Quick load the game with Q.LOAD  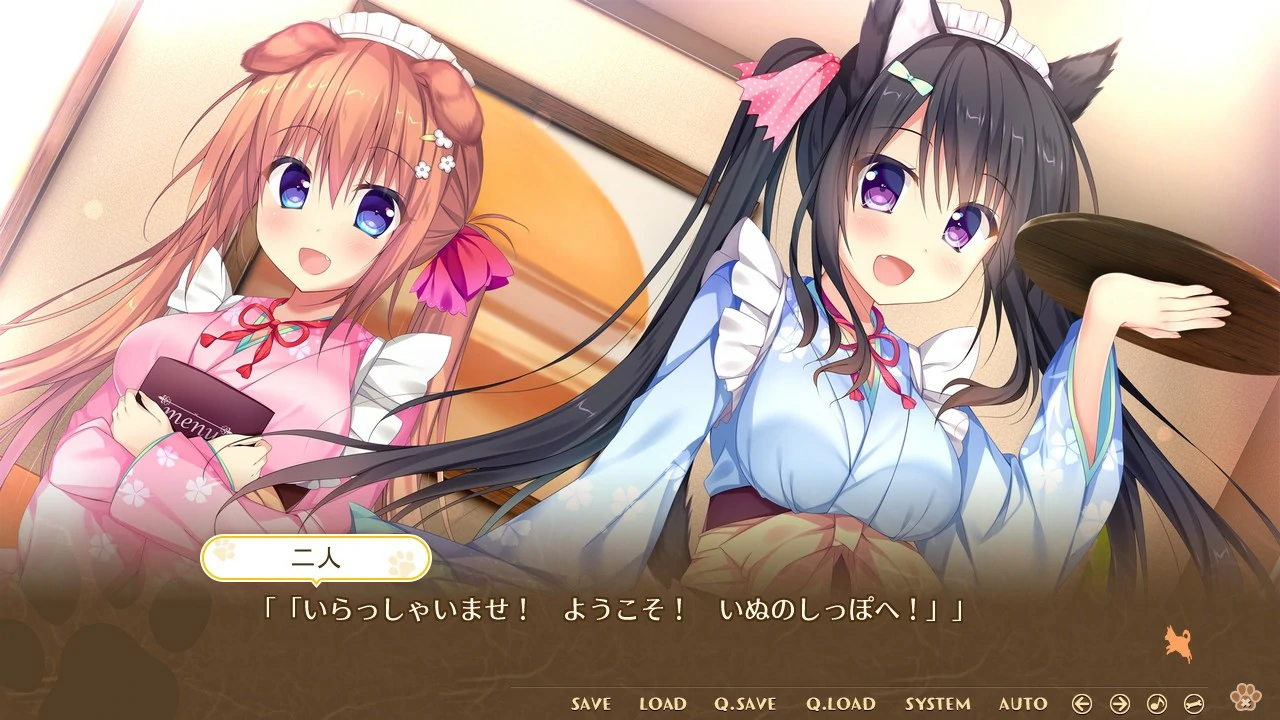pos(838,703)
